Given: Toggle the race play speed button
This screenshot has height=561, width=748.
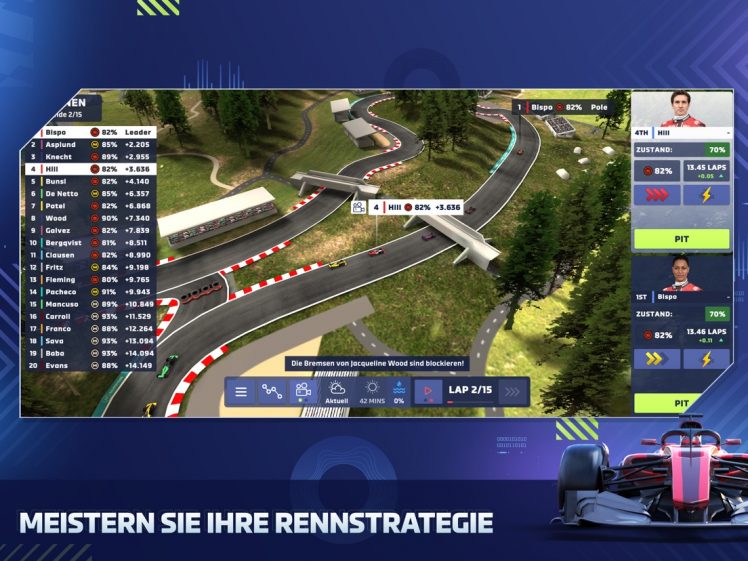Looking at the screenshot, I should coord(428,392).
